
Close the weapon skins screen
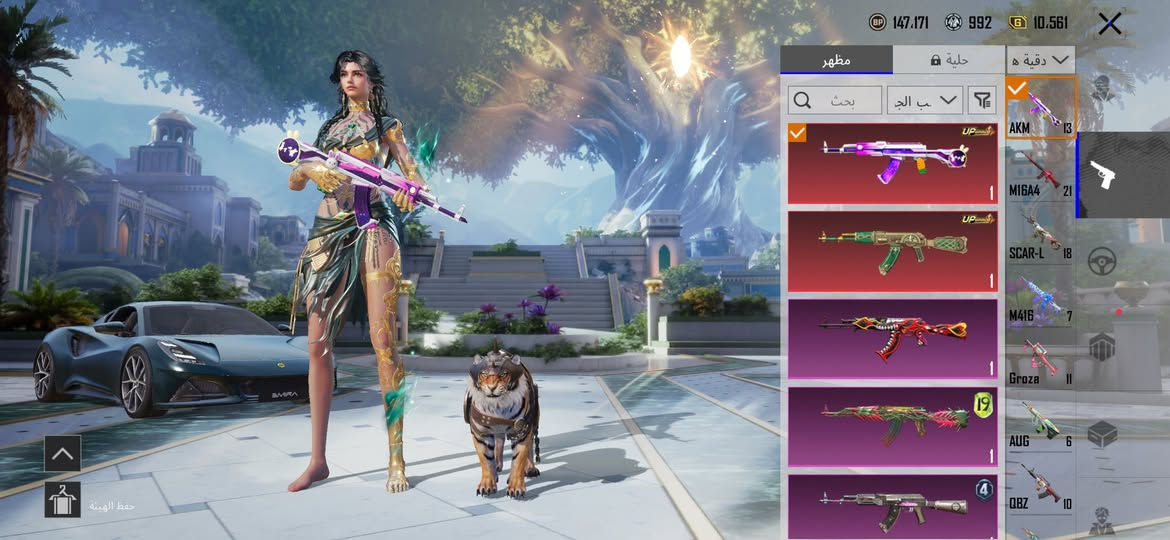coord(1109,24)
